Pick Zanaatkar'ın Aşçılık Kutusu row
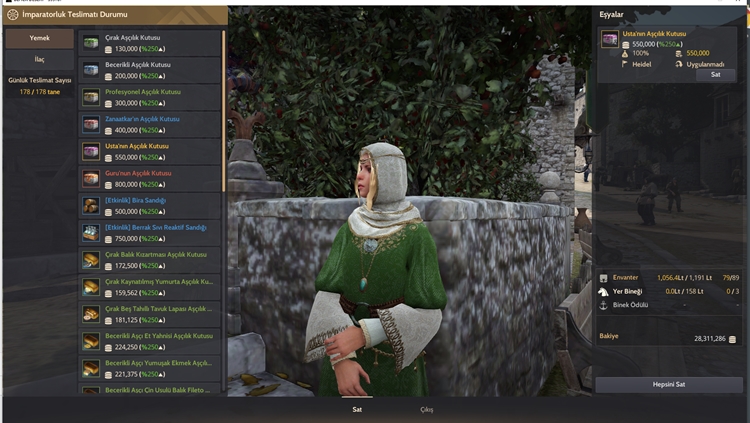Viewport: 750px width, 423px height. click(x=150, y=124)
